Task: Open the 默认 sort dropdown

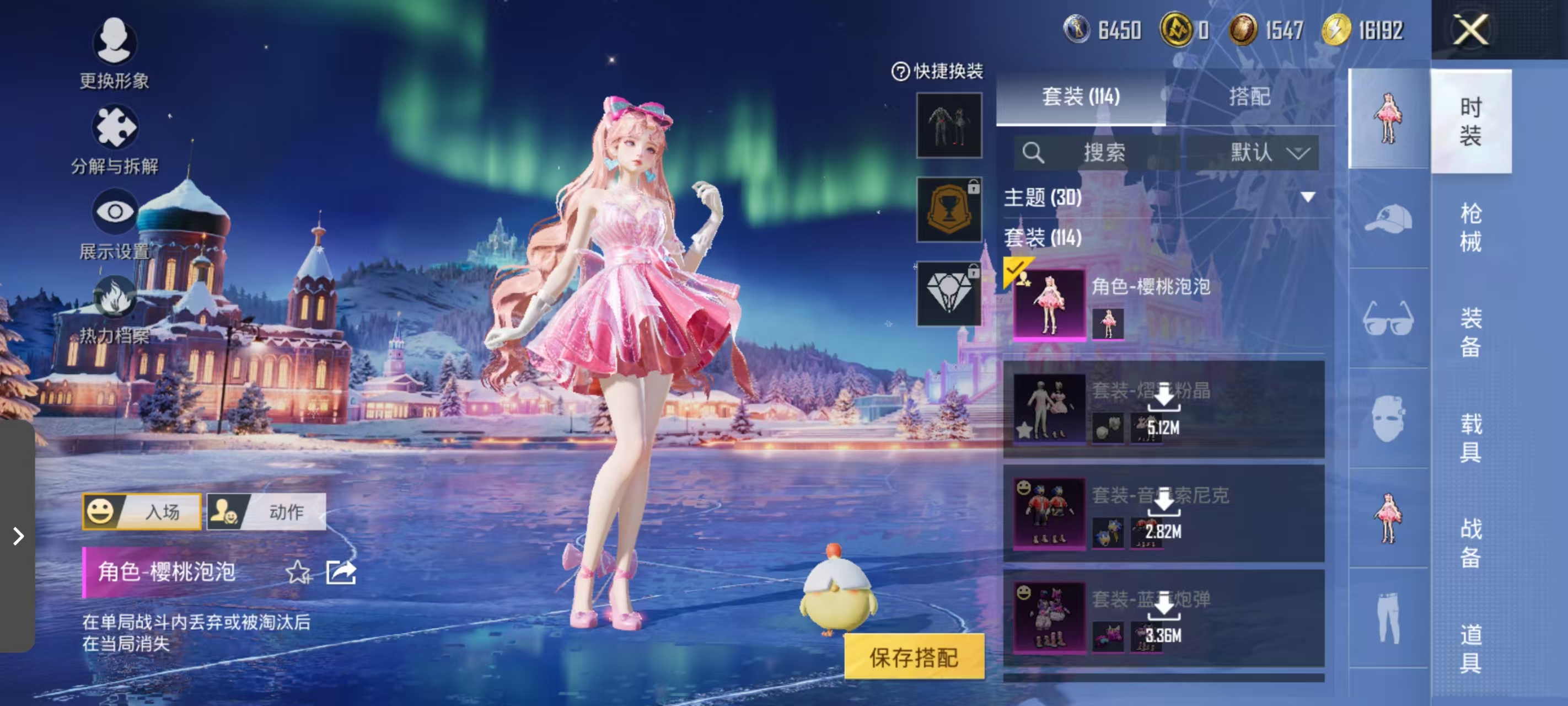Action: (x=1254, y=152)
